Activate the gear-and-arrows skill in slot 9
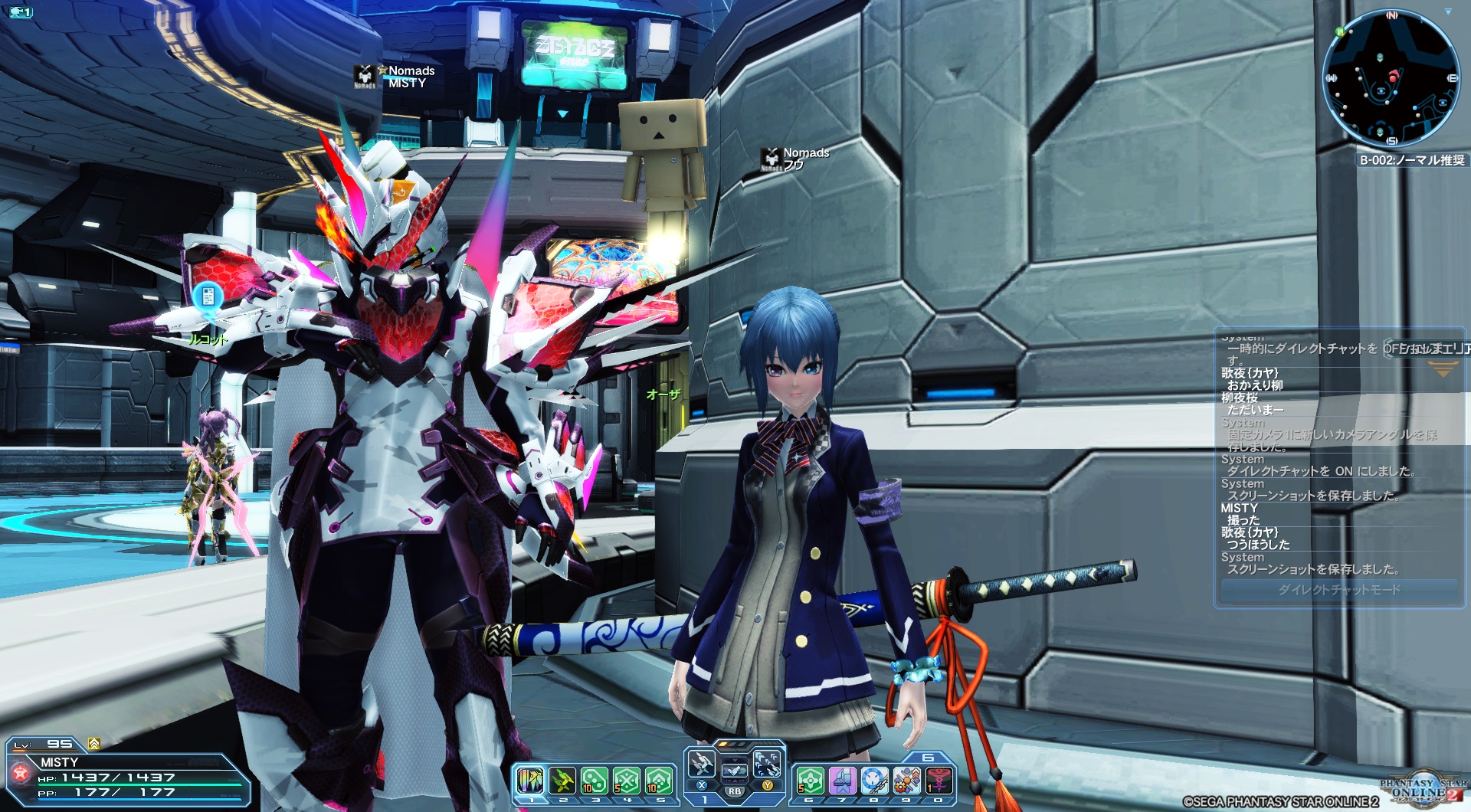The width and height of the screenshot is (1471, 812). coord(906,781)
